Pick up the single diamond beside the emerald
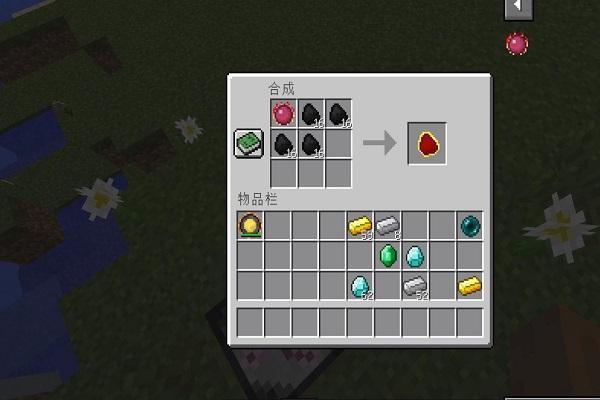Image resolution: width=600 pixels, height=400 pixels. (x=415, y=256)
